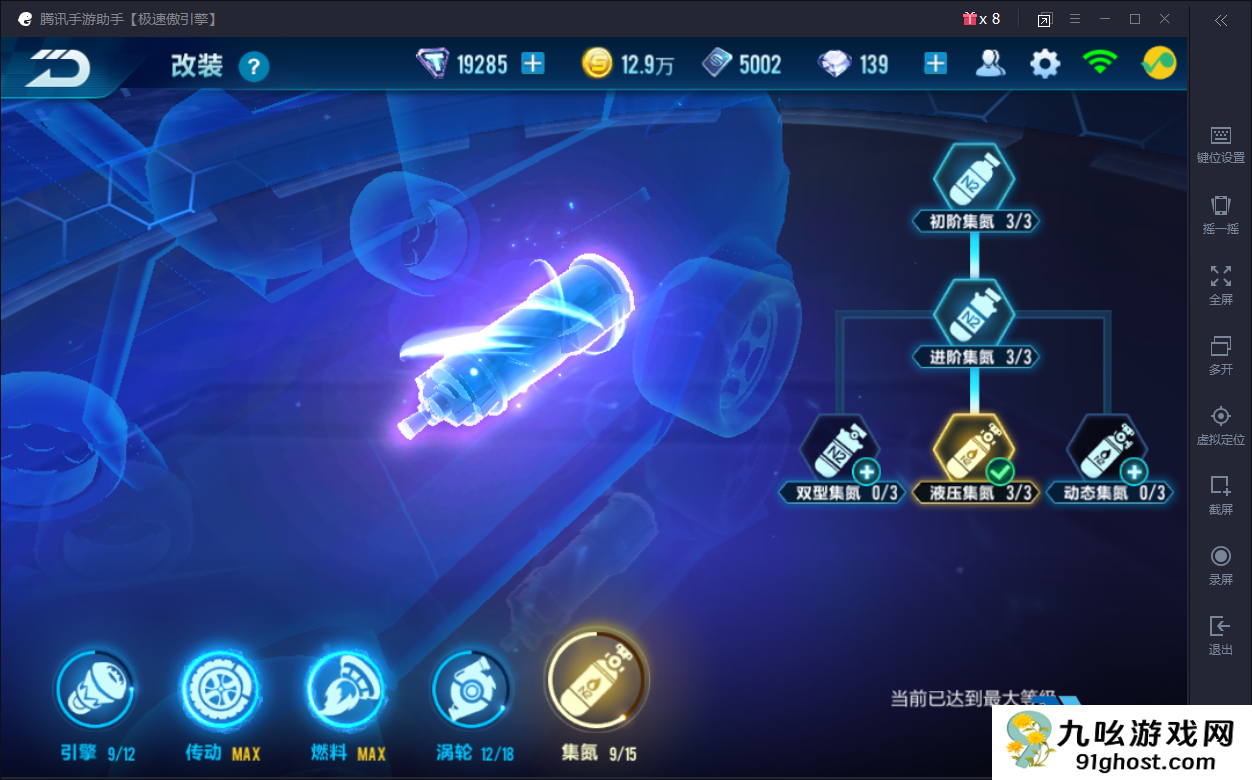Switch to the 涡轮 modification category
Screen dimensions: 1252x780
(470, 690)
